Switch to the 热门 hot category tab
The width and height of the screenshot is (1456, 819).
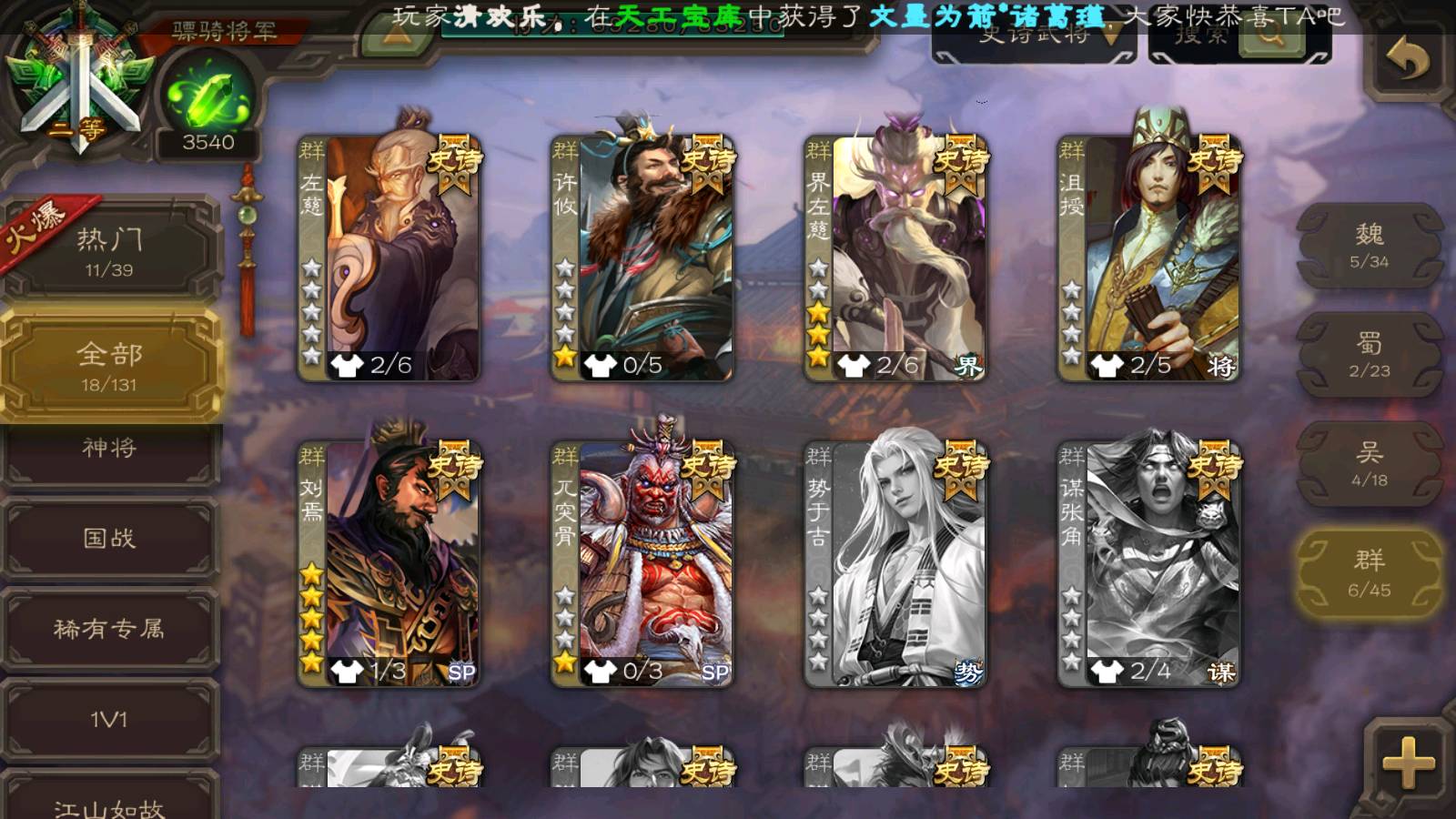[x=110, y=251]
